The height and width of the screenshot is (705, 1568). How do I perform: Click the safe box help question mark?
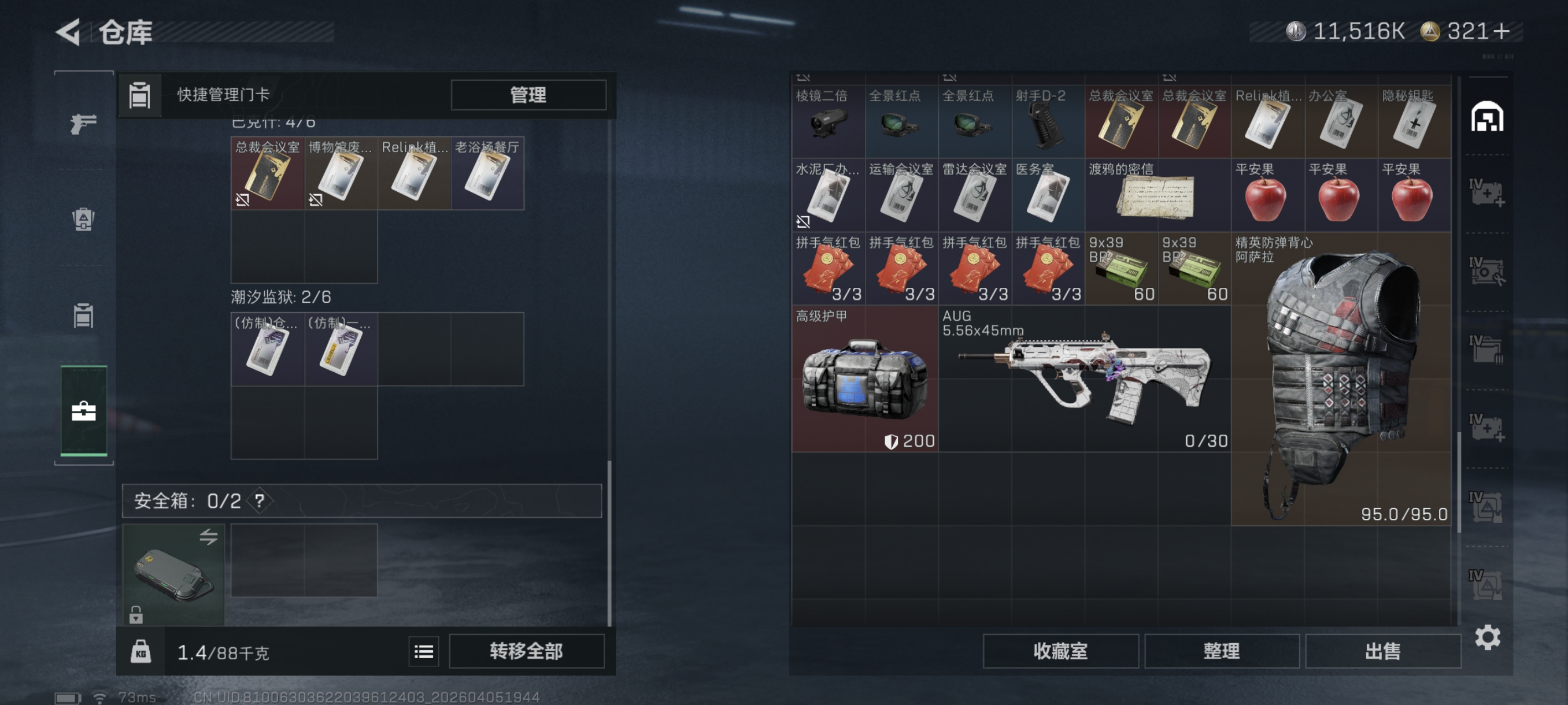tap(260, 500)
